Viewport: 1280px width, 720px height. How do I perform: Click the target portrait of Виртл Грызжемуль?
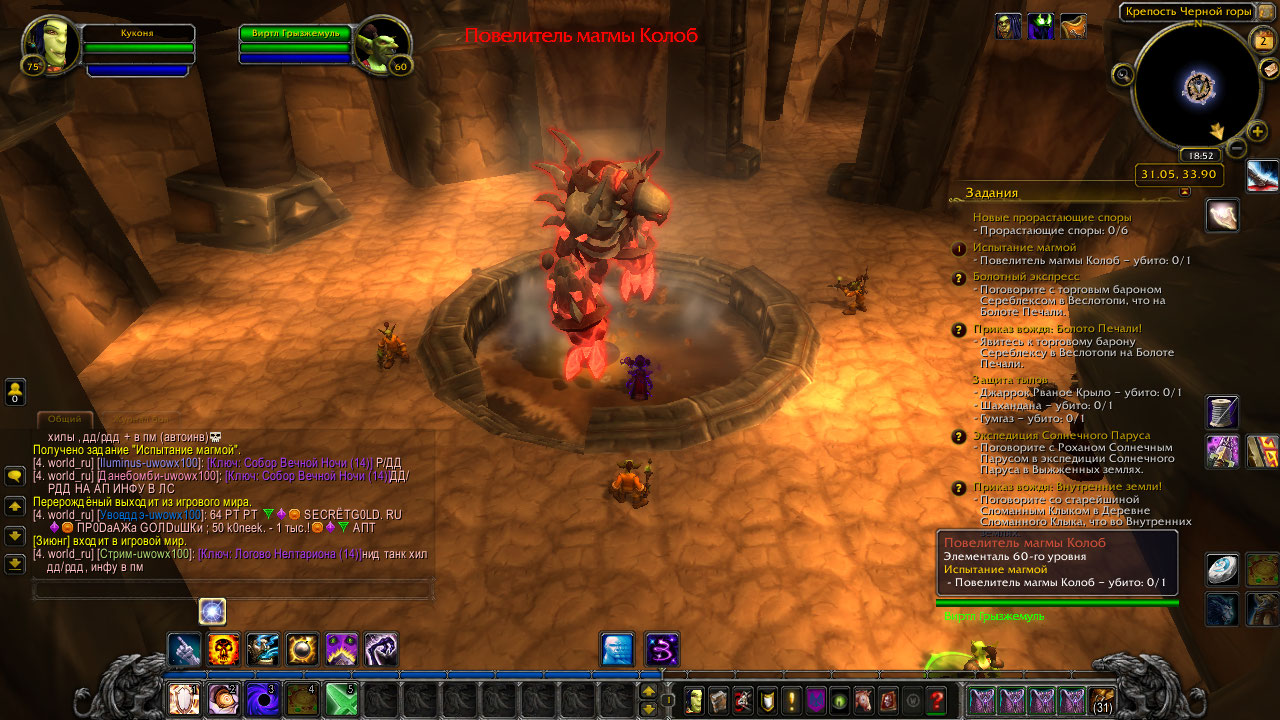coord(382,46)
